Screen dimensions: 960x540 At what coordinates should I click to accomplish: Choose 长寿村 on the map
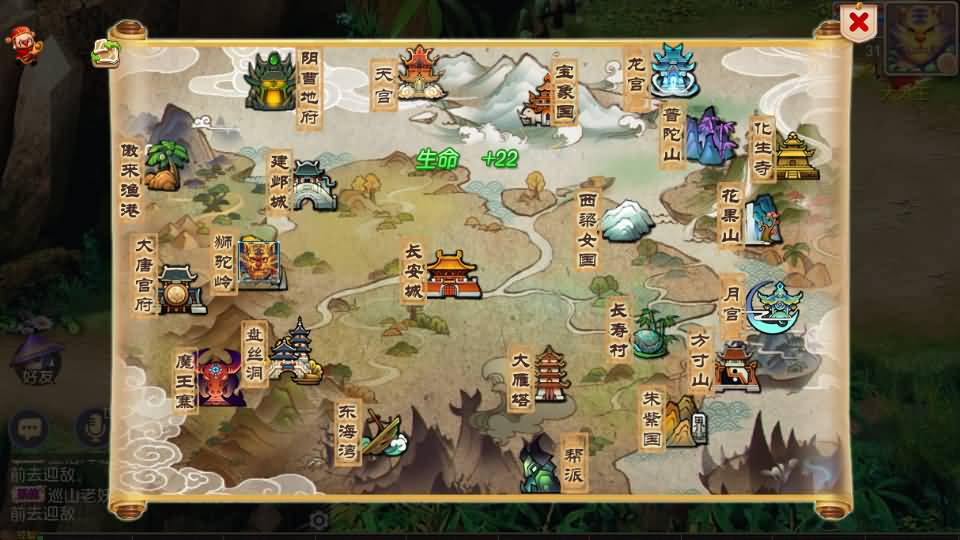[654, 331]
